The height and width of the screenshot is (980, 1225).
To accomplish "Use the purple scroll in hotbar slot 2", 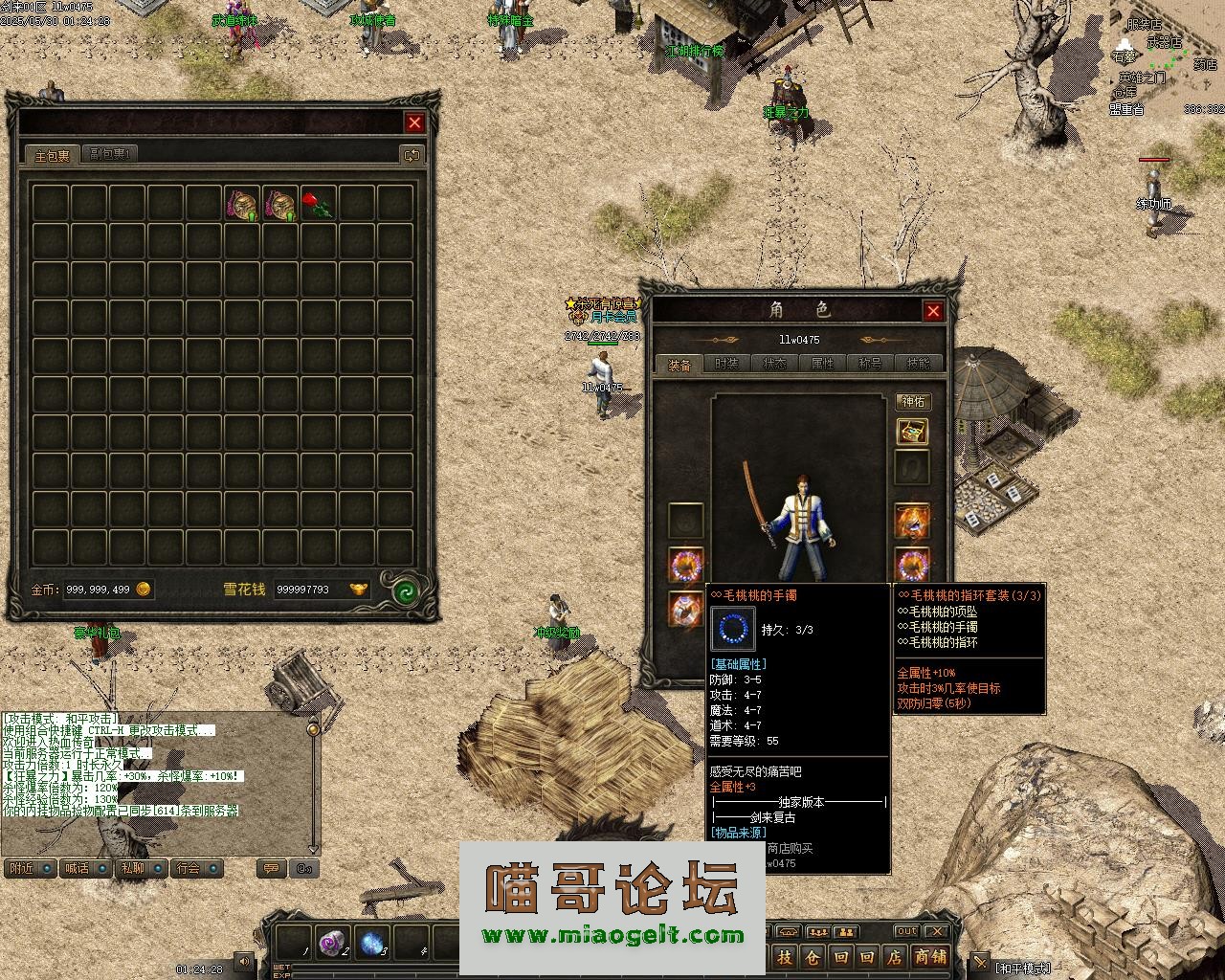I will point(332,943).
